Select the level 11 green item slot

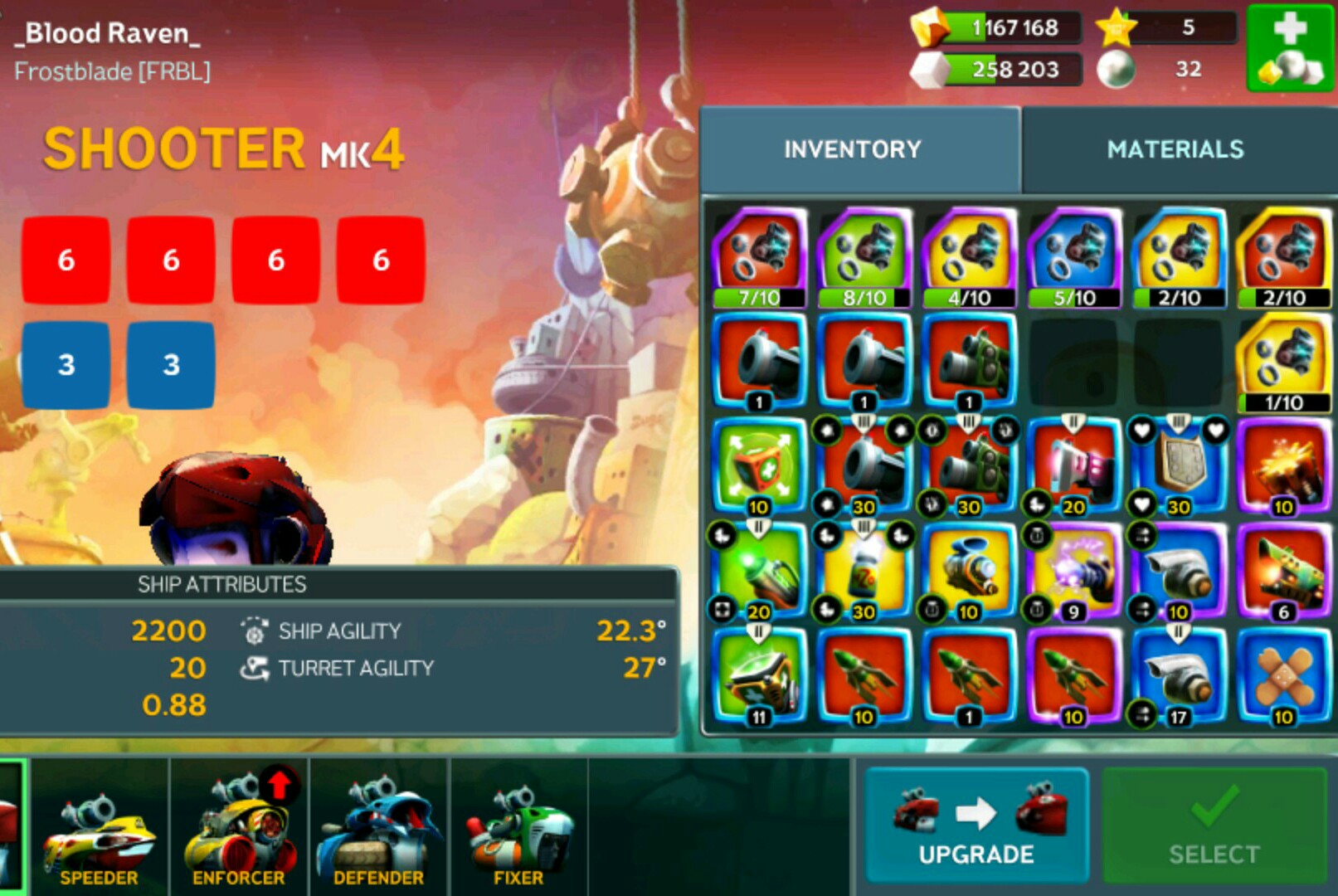pyautogui.click(x=758, y=678)
